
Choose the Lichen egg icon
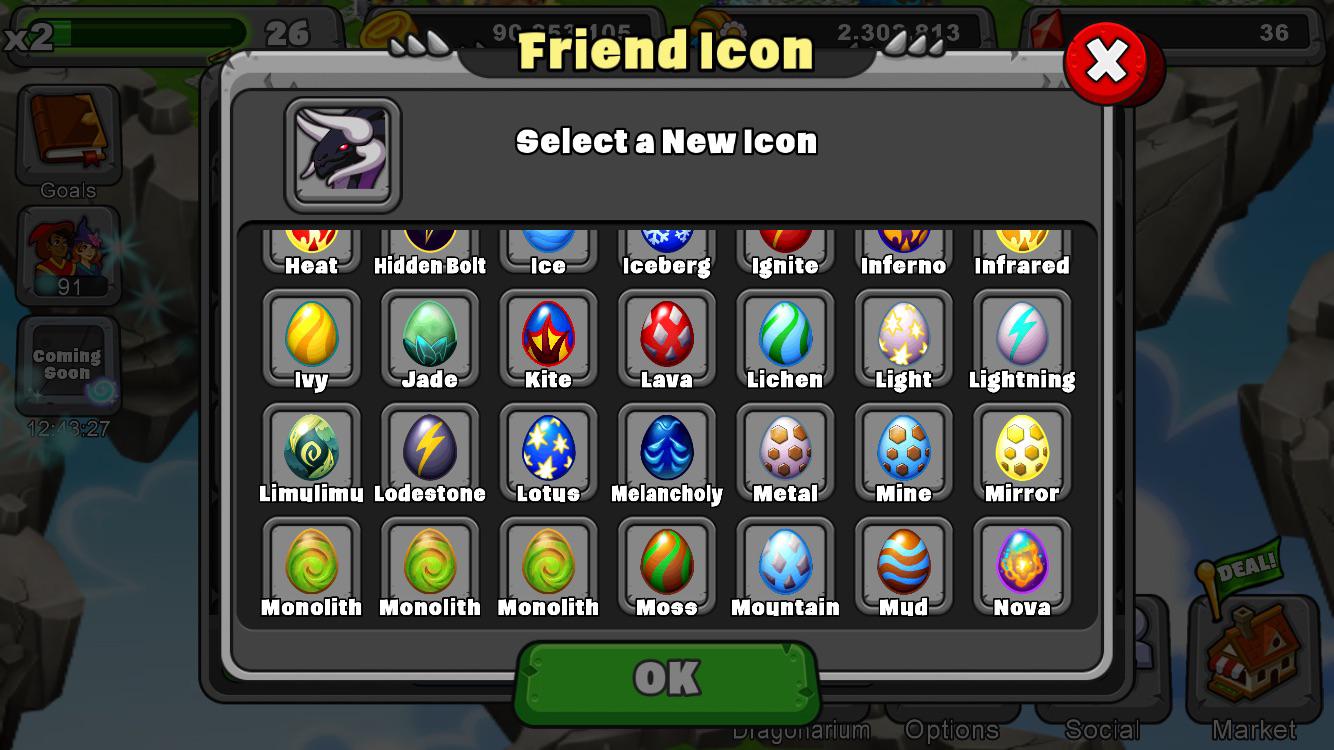[x=785, y=335]
